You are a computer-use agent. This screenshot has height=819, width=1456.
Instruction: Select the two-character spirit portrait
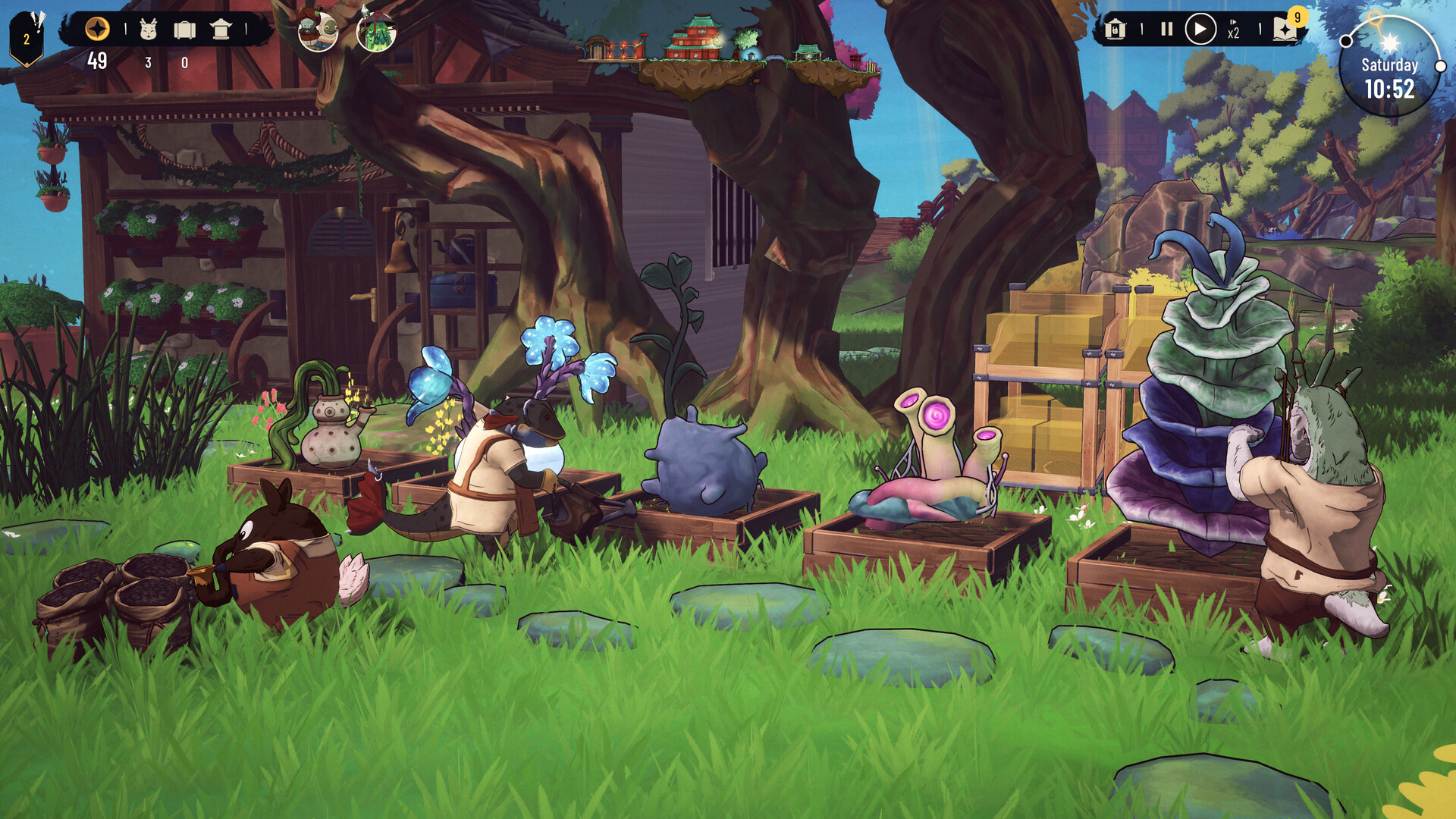[318, 32]
